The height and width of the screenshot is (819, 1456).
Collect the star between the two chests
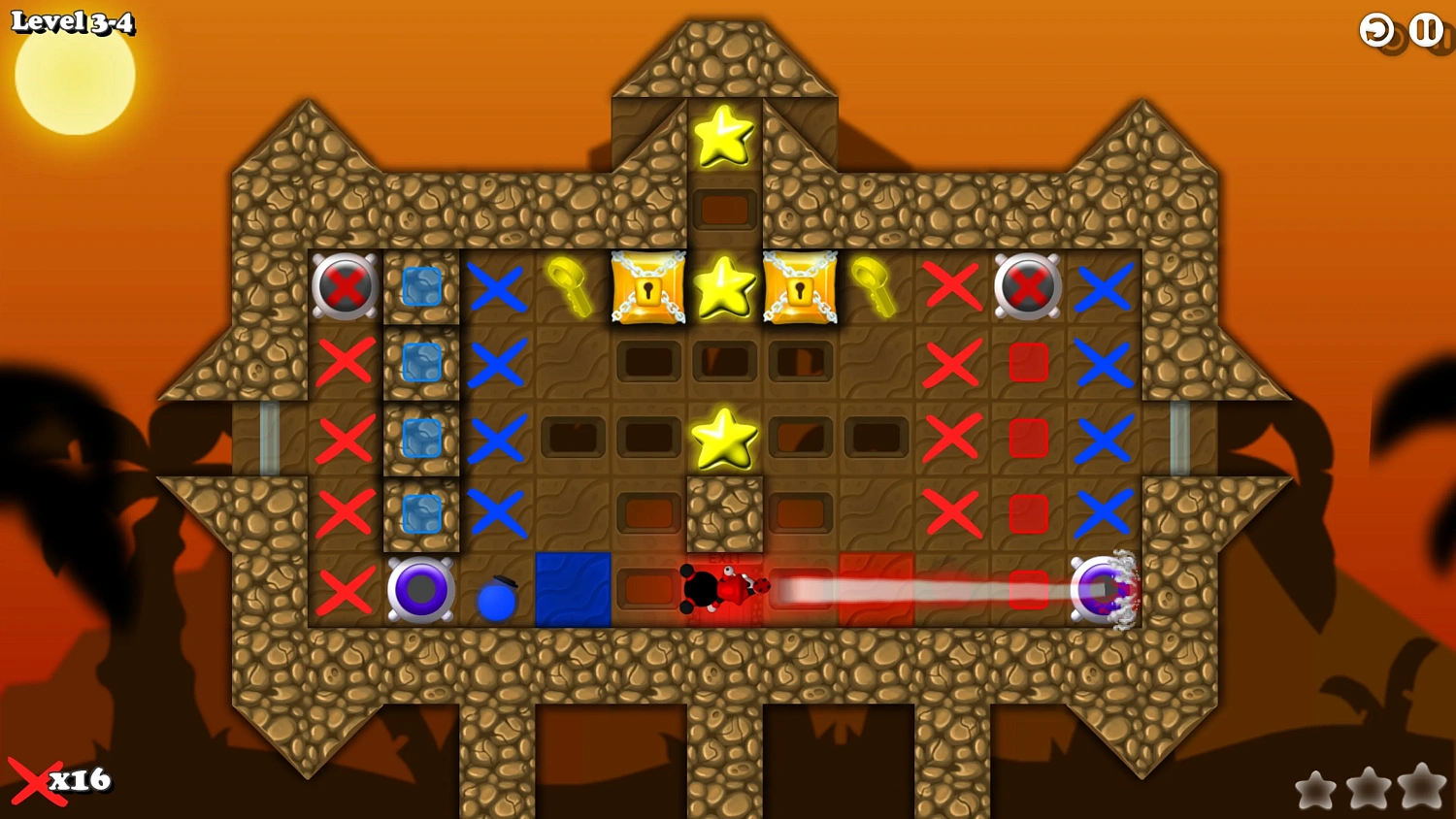(x=723, y=287)
